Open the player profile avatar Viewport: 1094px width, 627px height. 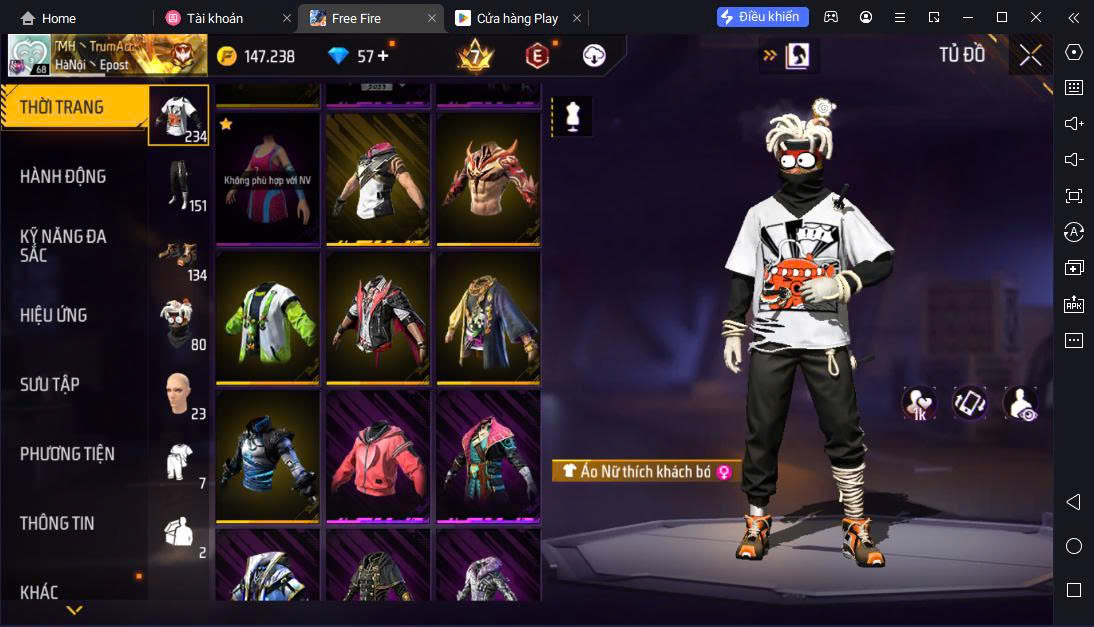[x=29, y=56]
